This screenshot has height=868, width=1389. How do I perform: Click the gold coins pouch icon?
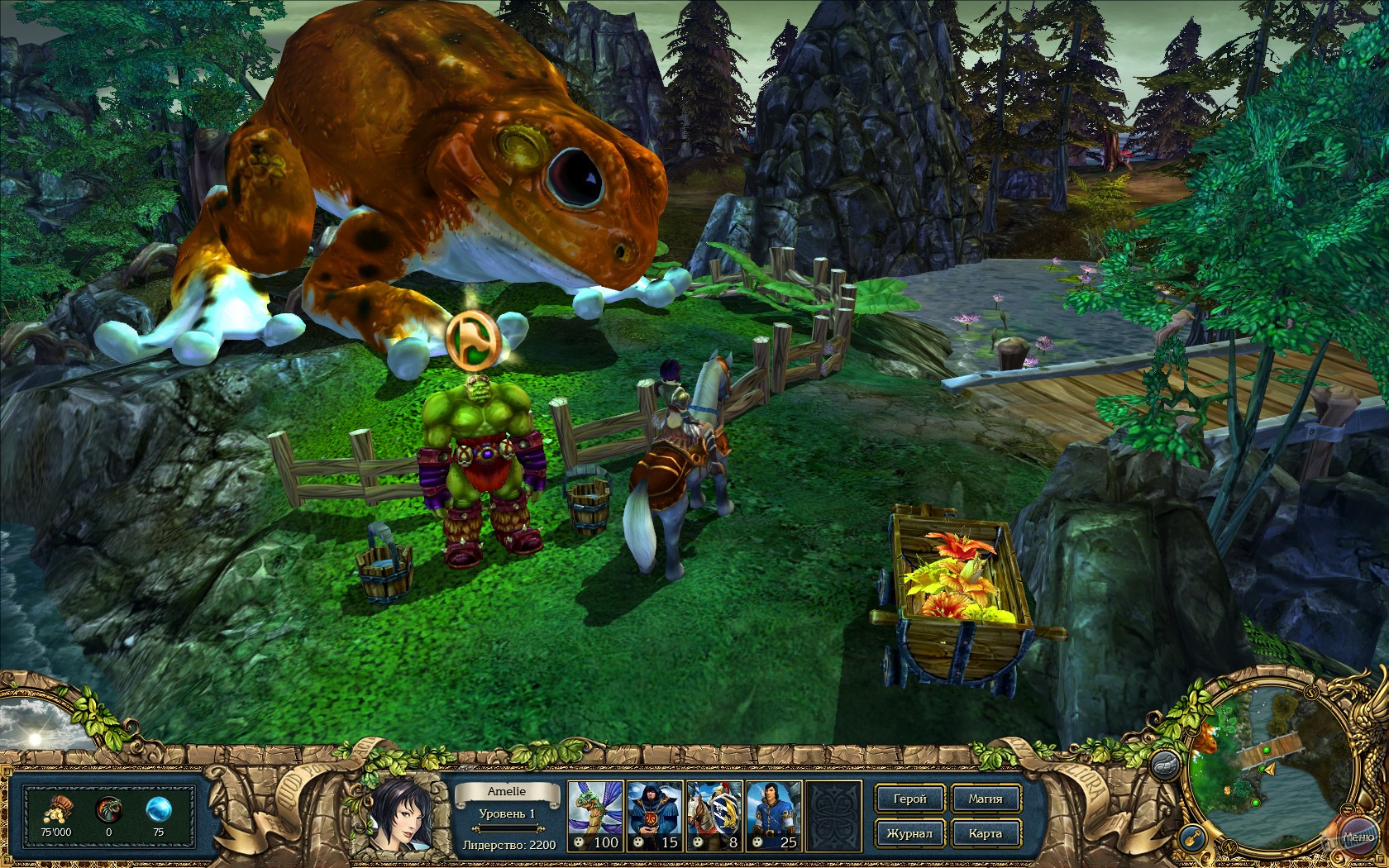click(x=56, y=808)
